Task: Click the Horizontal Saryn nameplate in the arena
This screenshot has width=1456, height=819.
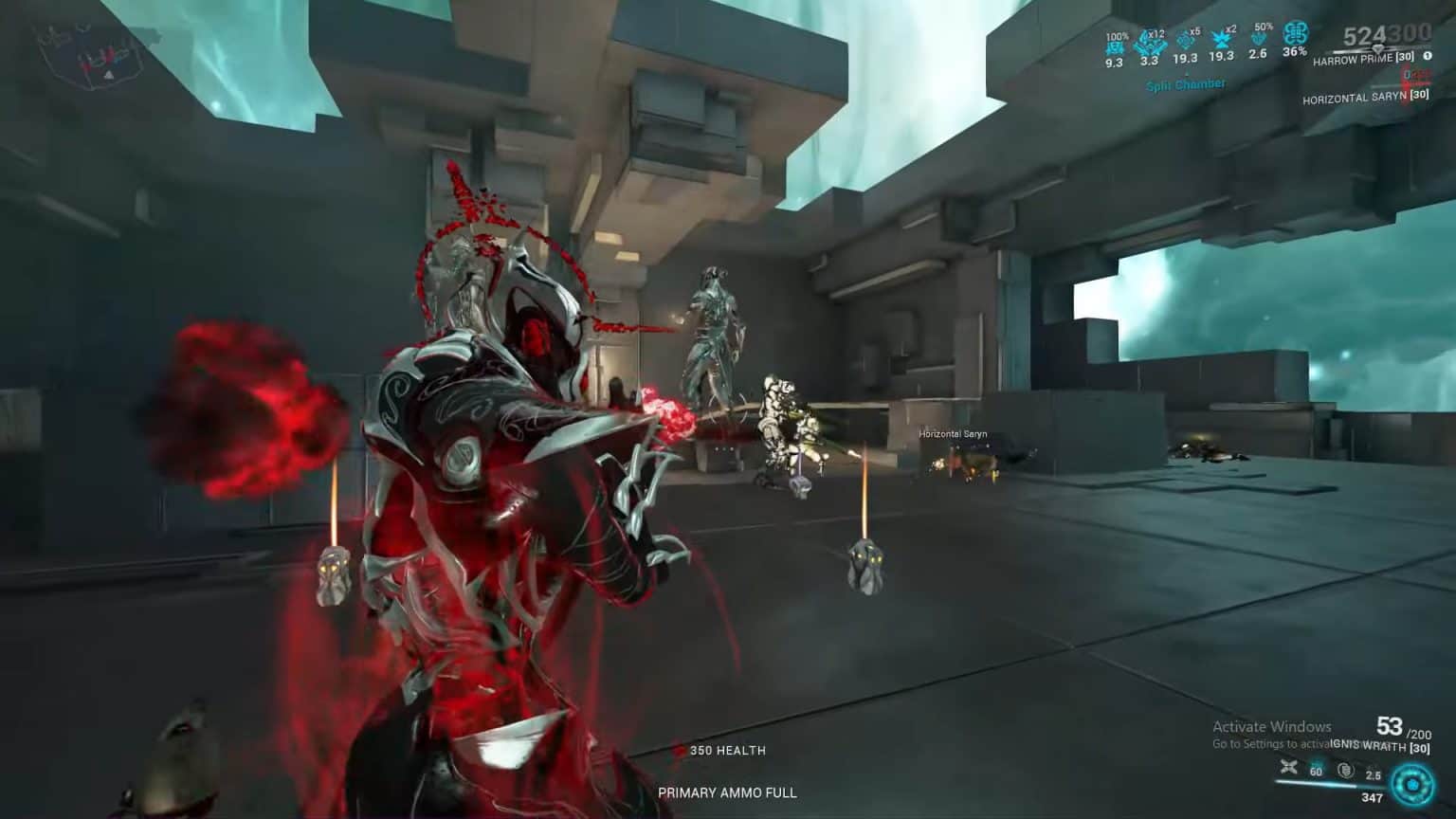Action: coord(951,433)
